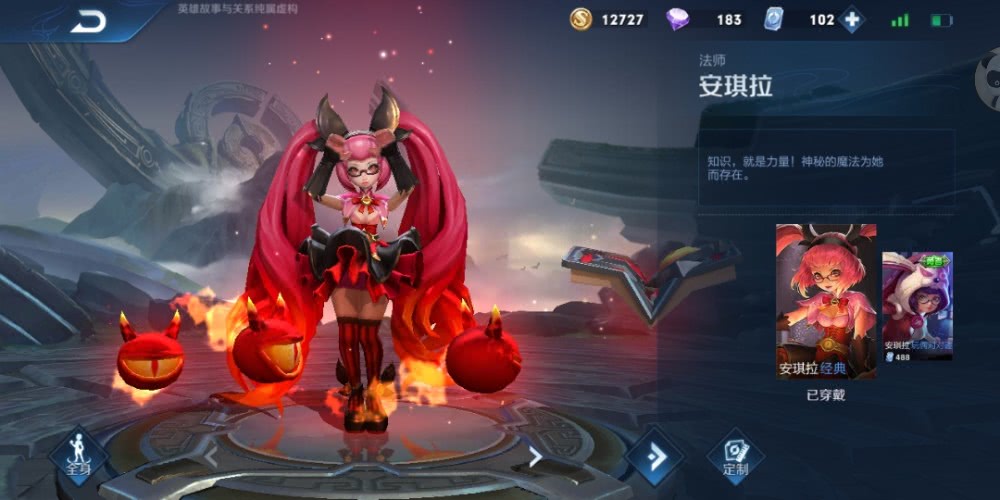Show the next skin with the right arrow
The width and height of the screenshot is (1000, 500).
pyautogui.click(x=536, y=457)
